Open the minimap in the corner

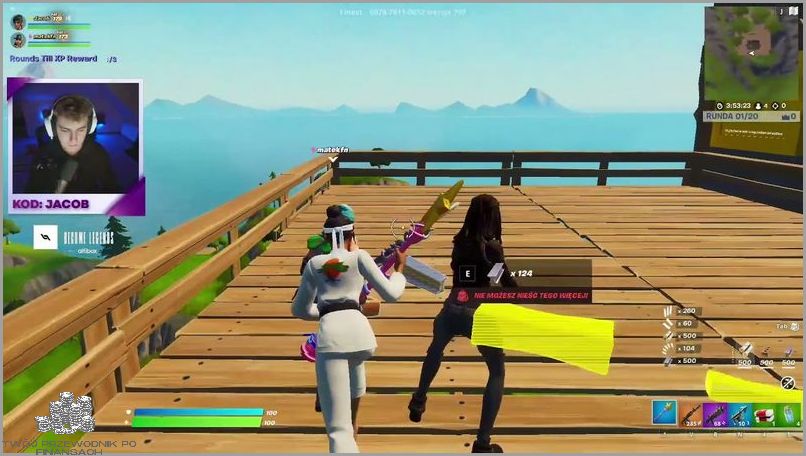pyautogui.click(x=752, y=50)
